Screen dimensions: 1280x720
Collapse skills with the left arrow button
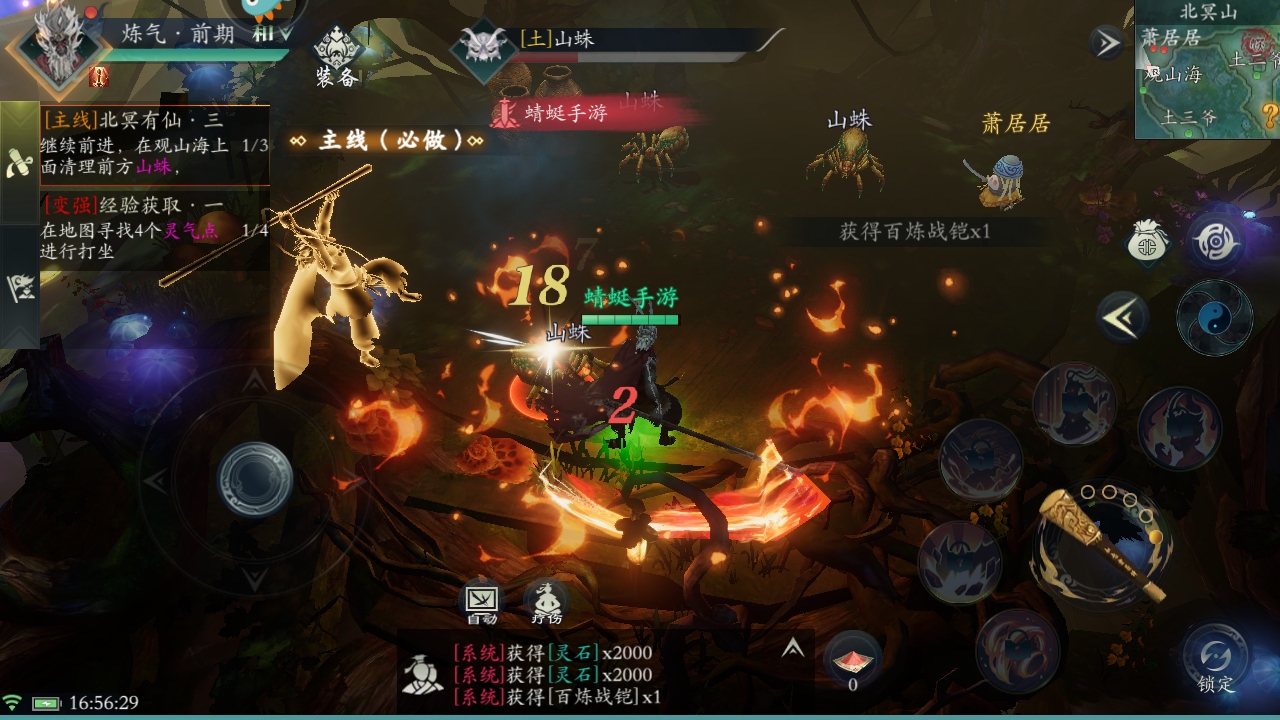pos(1122,318)
